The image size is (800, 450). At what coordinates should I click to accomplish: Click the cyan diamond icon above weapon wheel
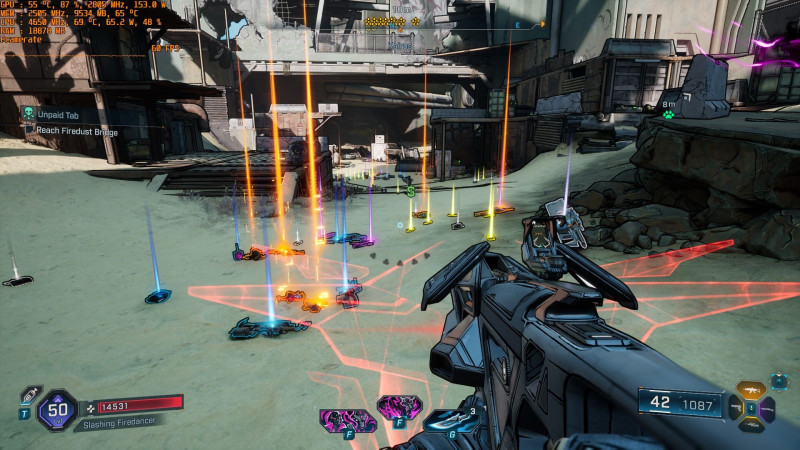(778, 381)
